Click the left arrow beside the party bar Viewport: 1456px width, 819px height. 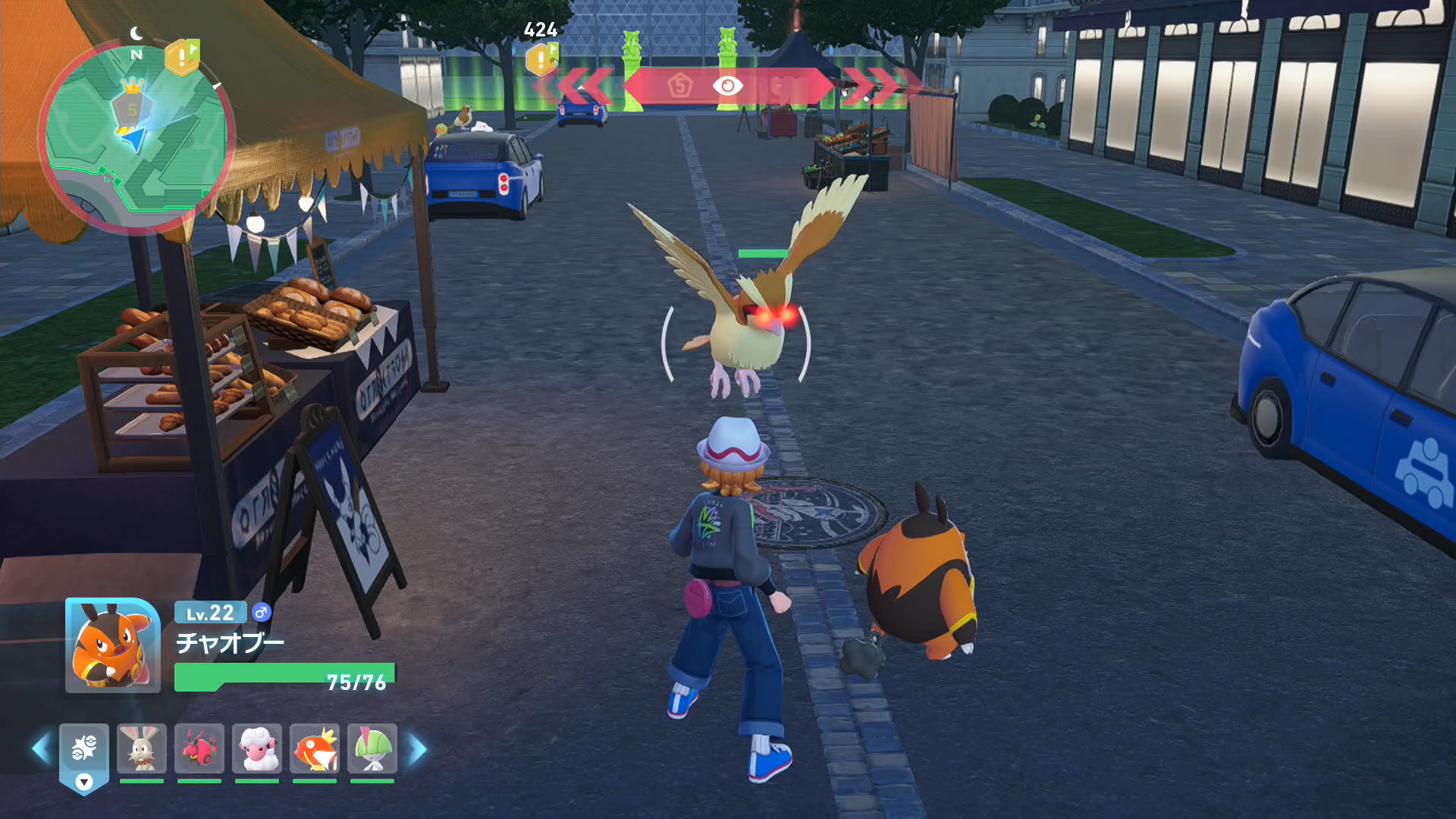pyautogui.click(x=41, y=749)
